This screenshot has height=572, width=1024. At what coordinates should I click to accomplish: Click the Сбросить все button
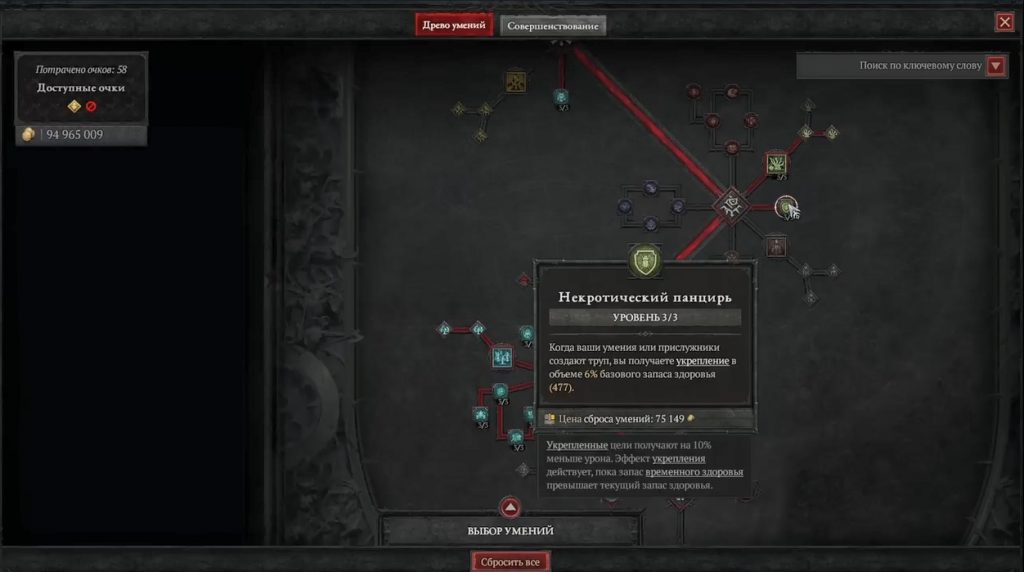511,561
